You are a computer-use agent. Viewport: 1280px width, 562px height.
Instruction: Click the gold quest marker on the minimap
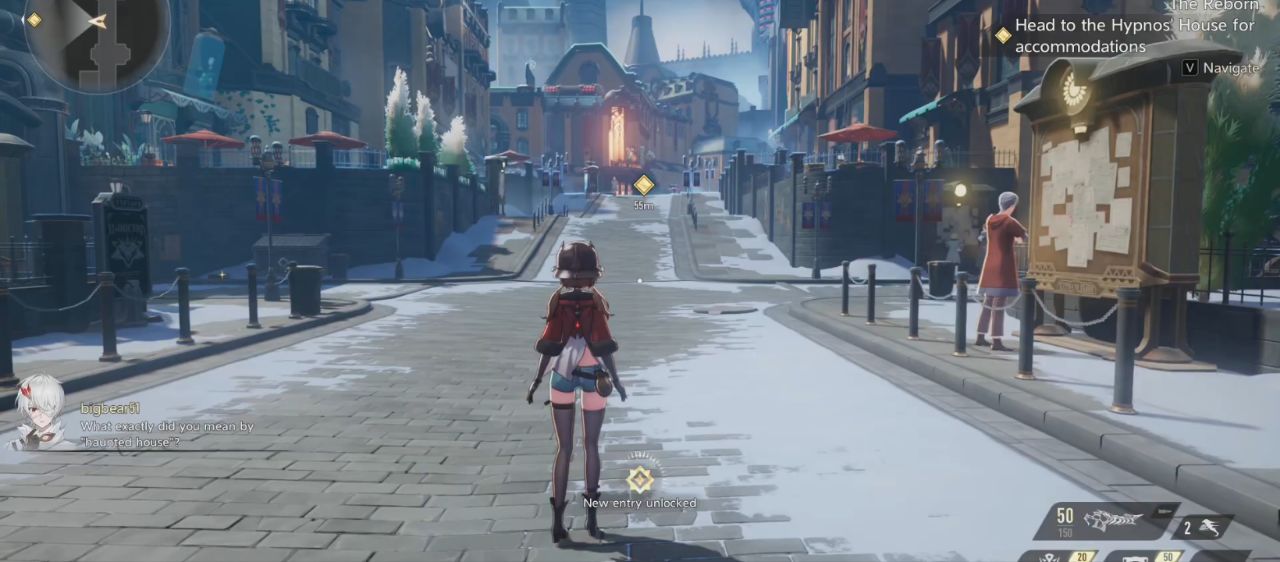click(33, 20)
